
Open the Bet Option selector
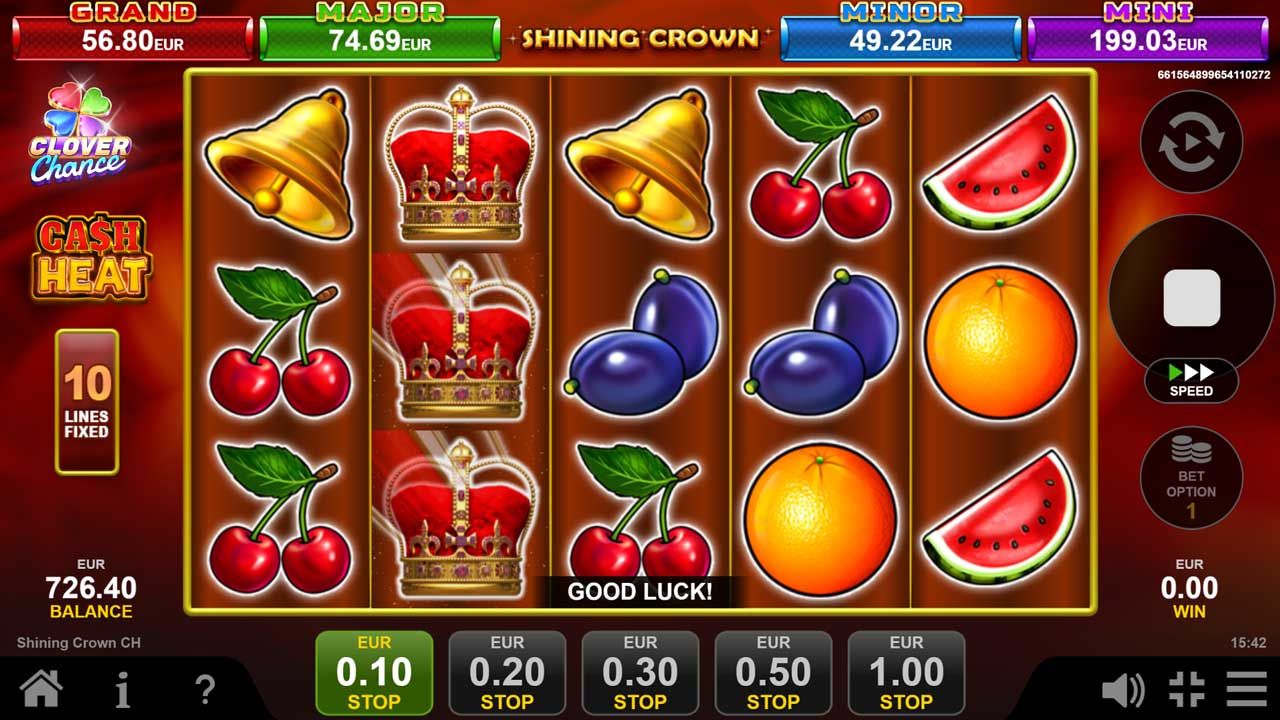[x=1191, y=478]
